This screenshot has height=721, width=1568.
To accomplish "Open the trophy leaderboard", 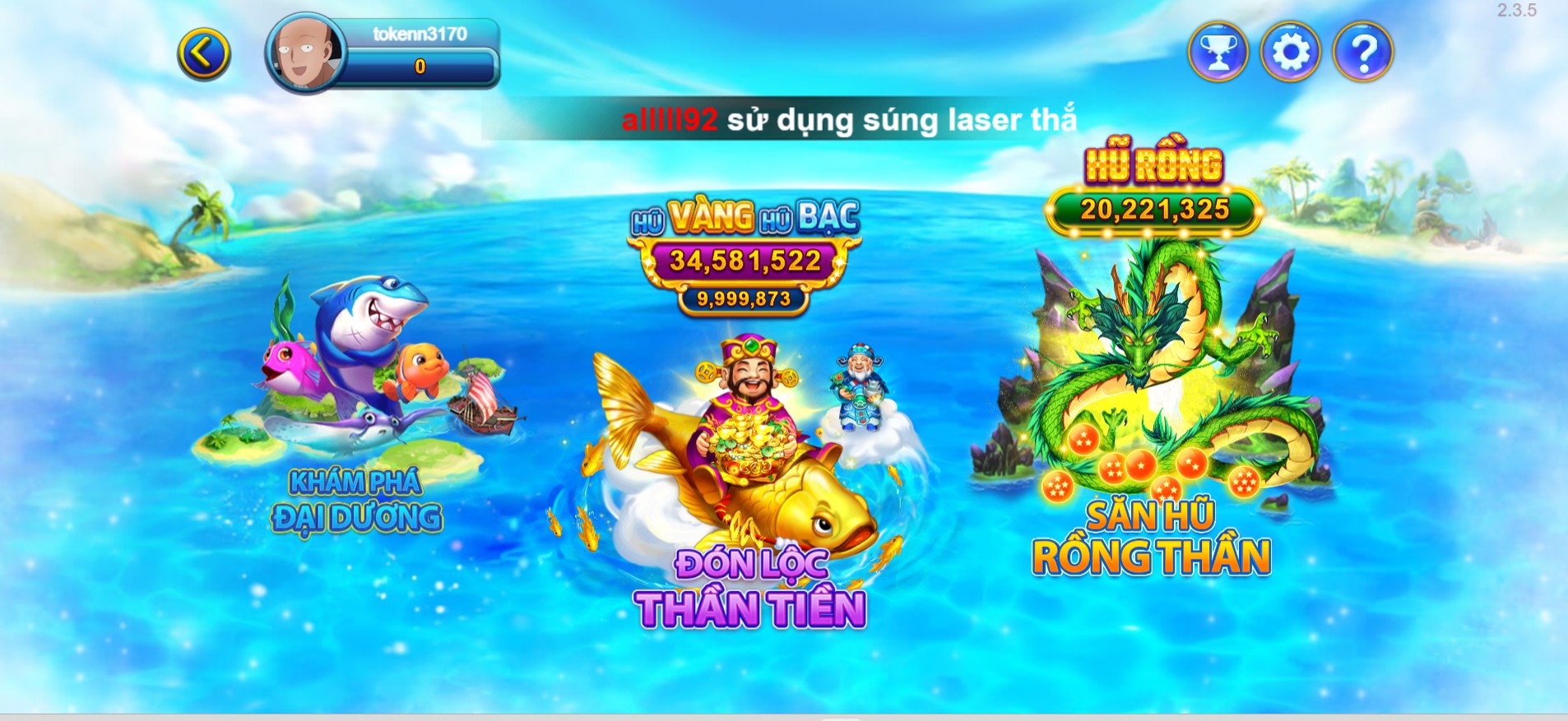I will pyautogui.click(x=1219, y=51).
